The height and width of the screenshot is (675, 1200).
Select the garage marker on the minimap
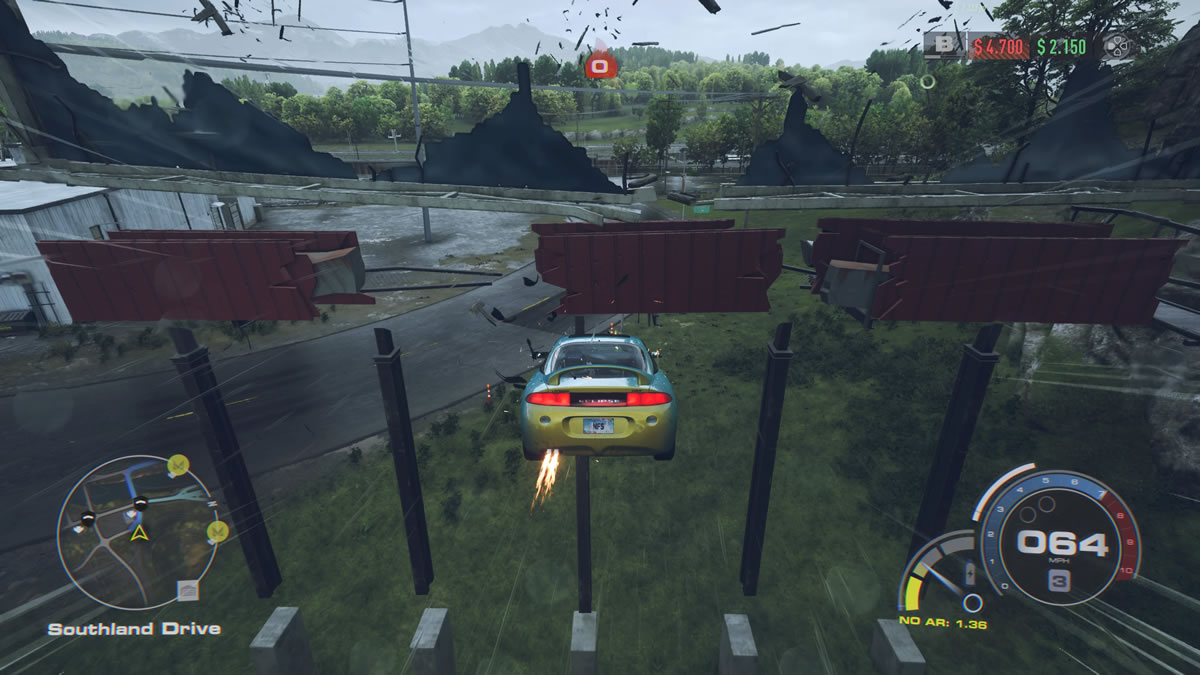(x=187, y=591)
